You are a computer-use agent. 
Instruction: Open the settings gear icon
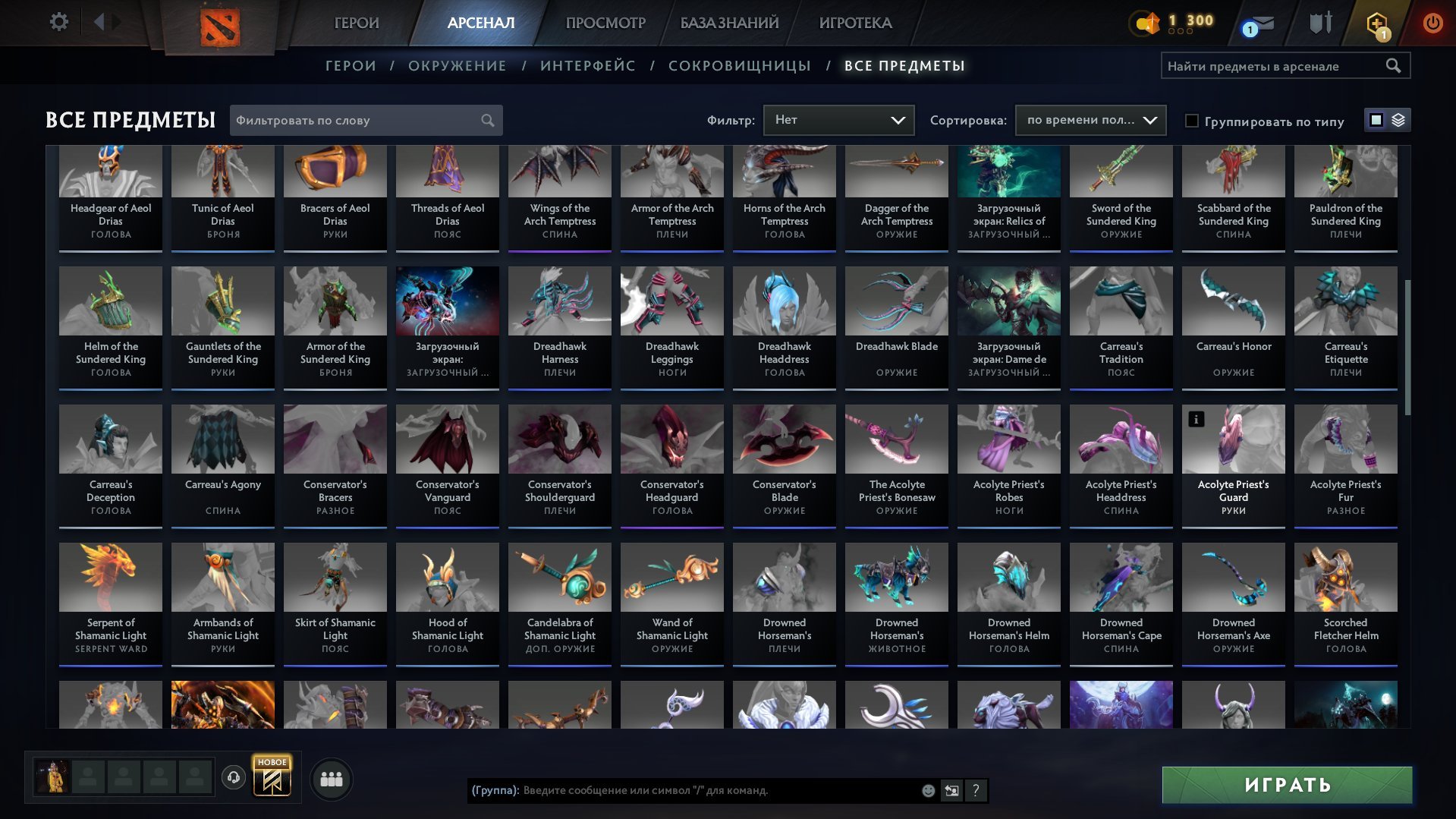(x=59, y=22)
